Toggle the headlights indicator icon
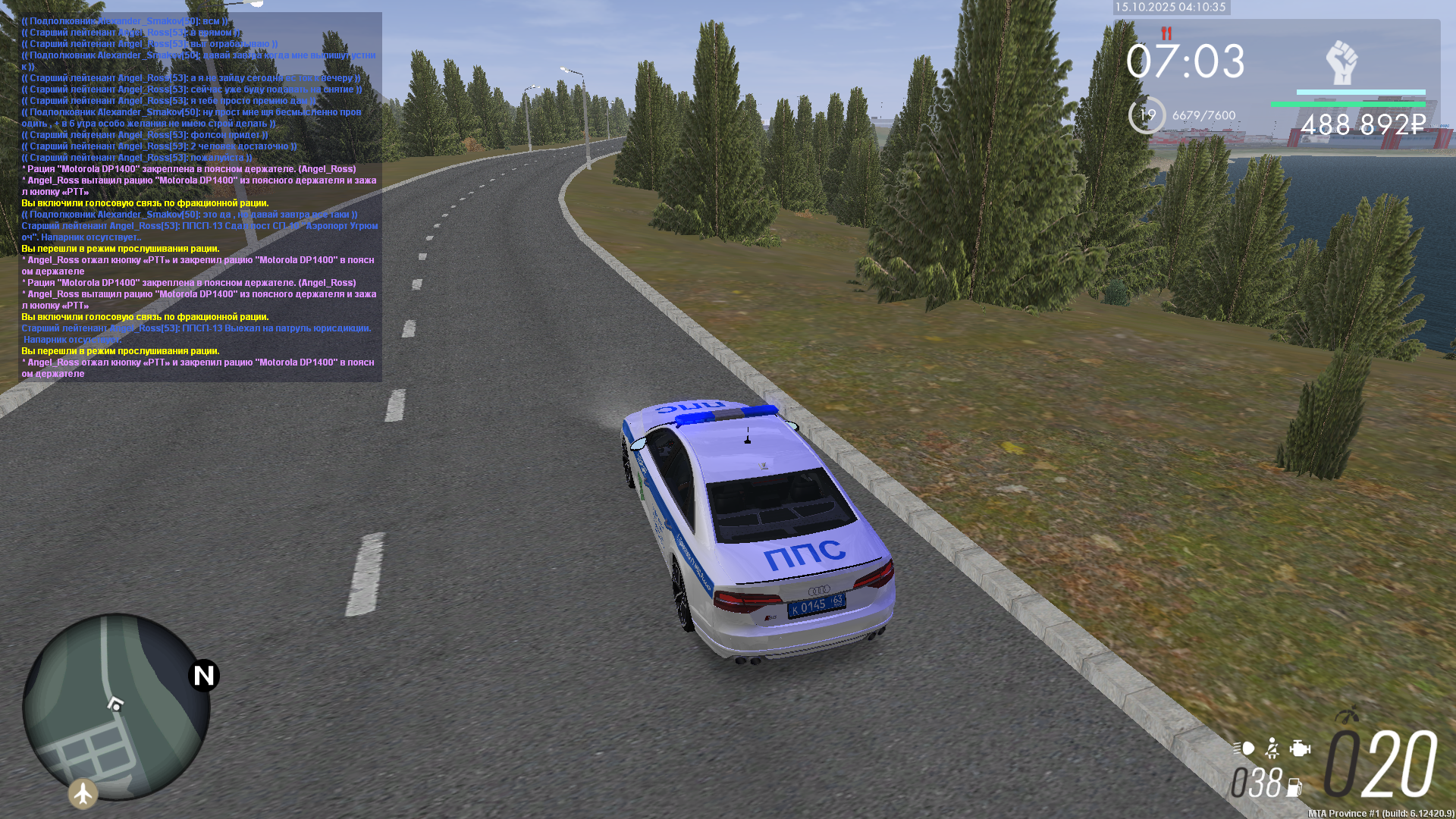 point(1244,748)
